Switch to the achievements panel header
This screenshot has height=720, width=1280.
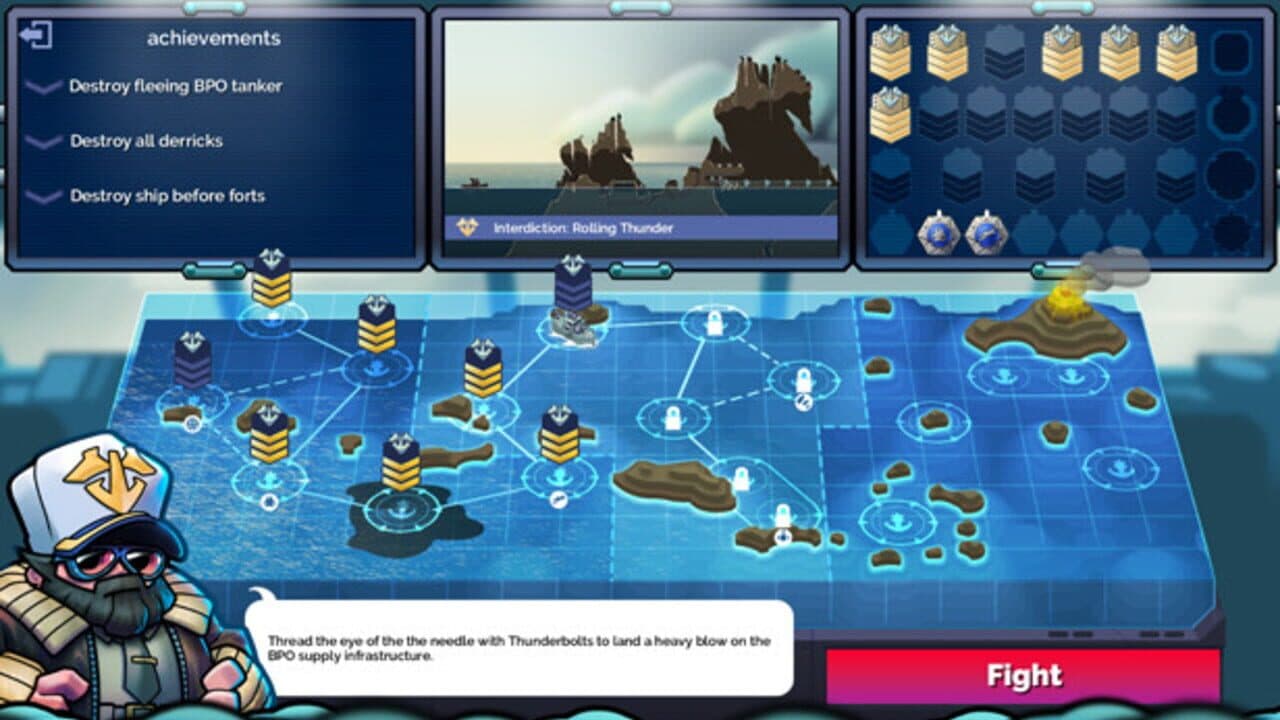coord(215,36)
